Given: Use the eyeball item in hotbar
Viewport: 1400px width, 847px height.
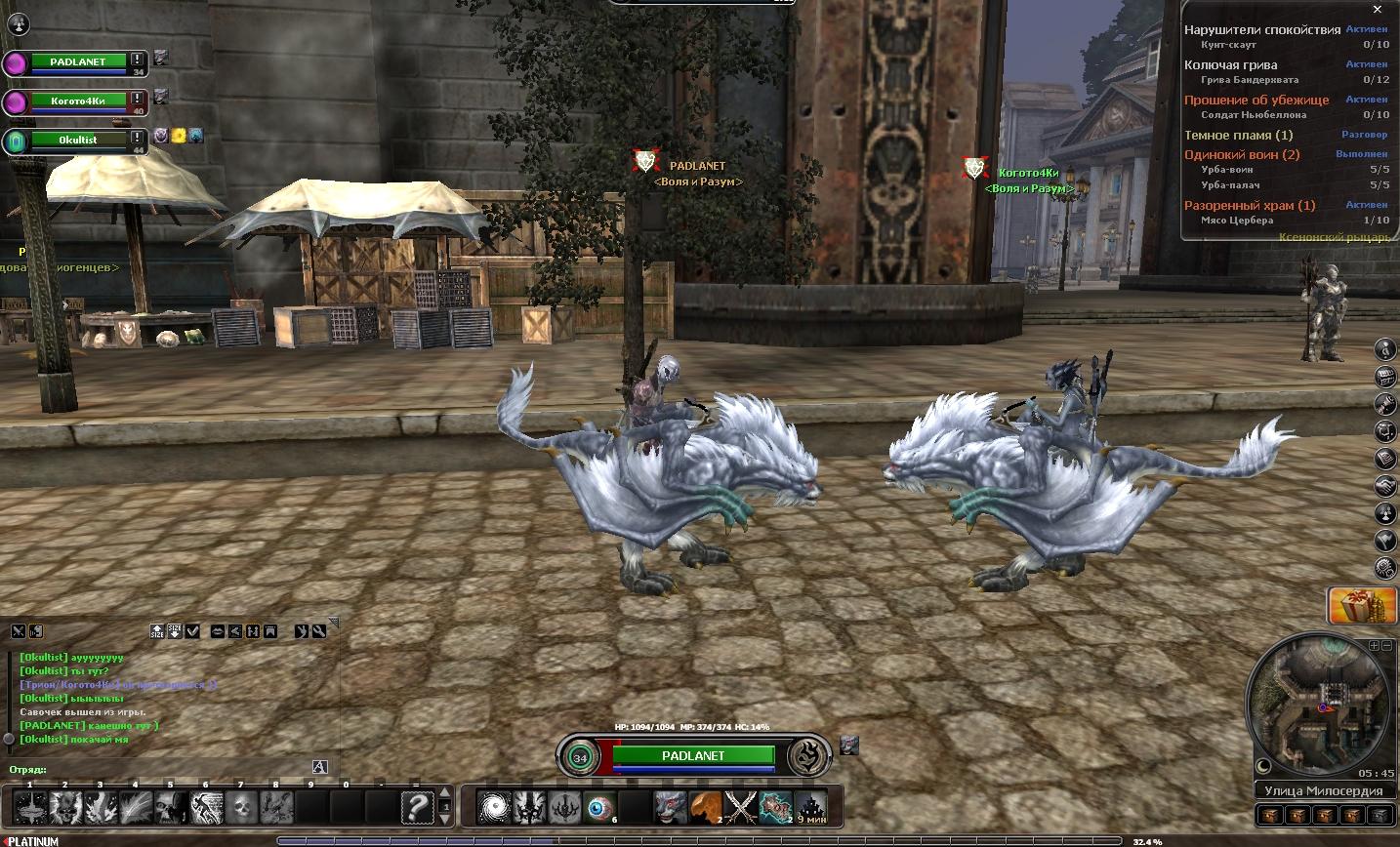Looking at the screenshot, I should [x=599, y=808].
